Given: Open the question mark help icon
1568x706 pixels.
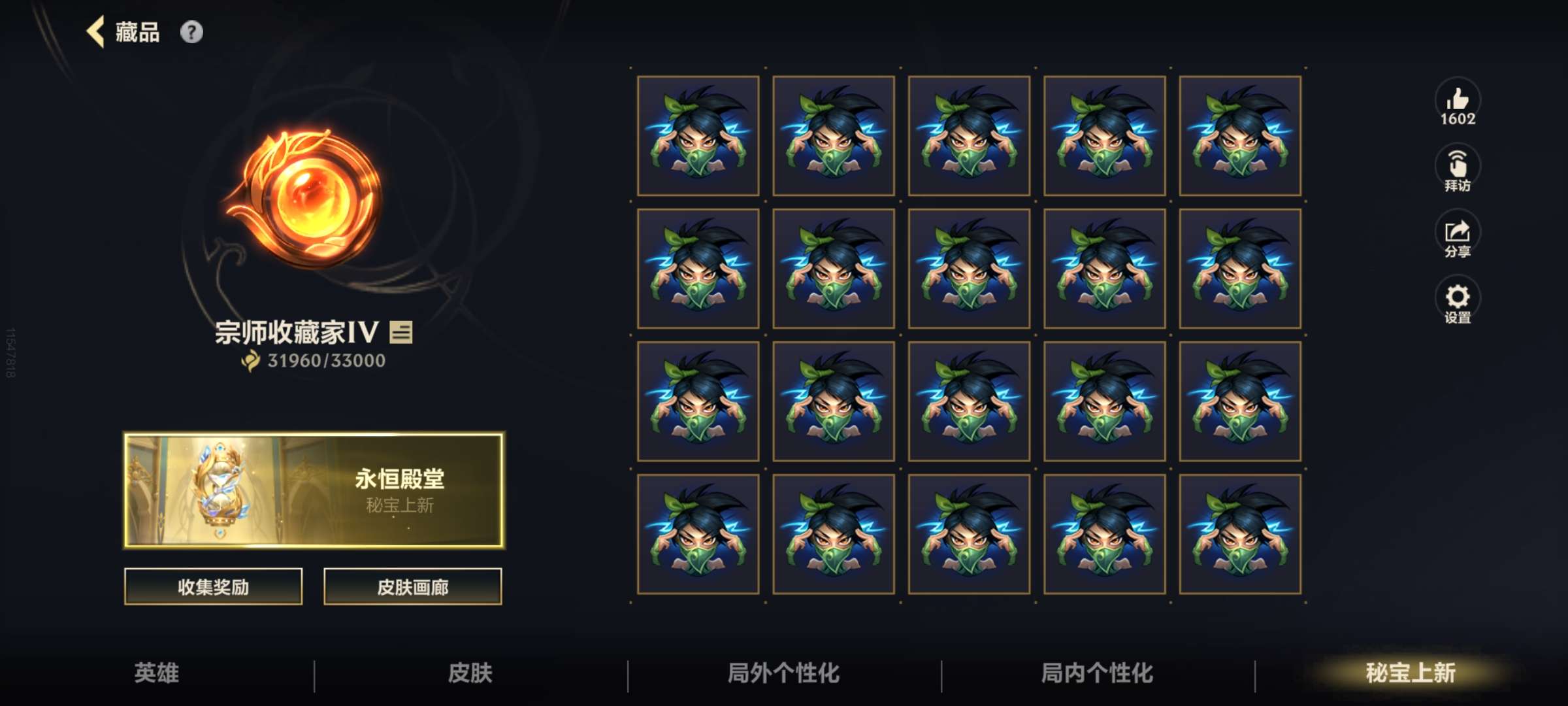Looking at the screenshot, I should [191, 30].
